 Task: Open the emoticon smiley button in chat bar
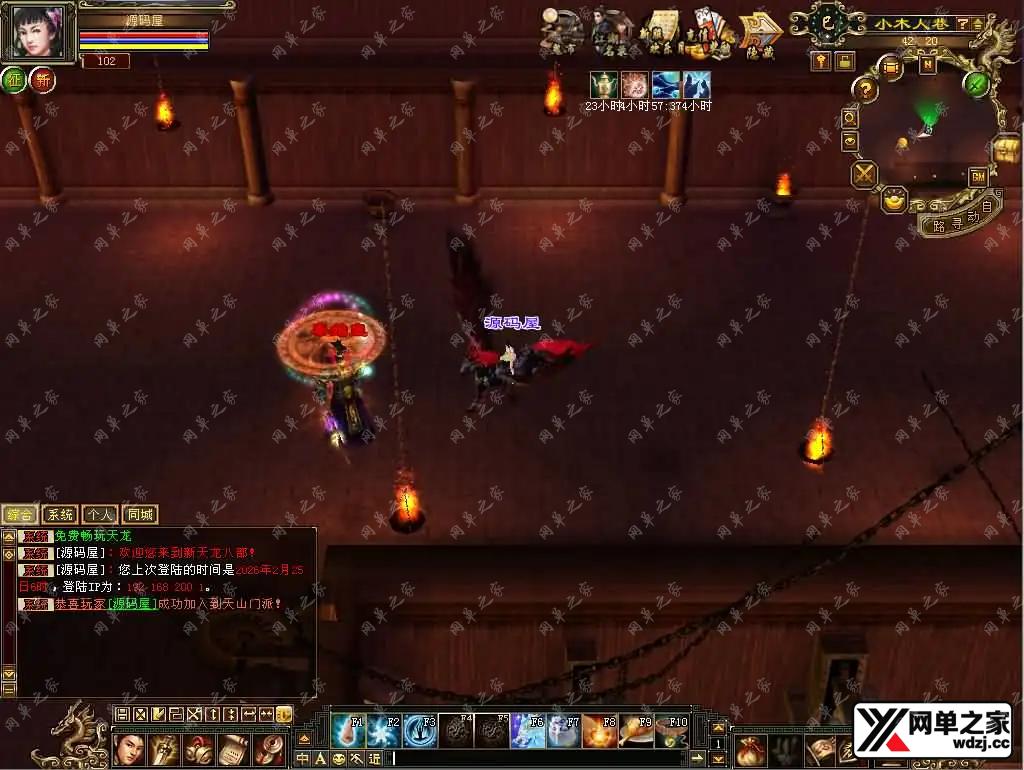pos(338,759)
